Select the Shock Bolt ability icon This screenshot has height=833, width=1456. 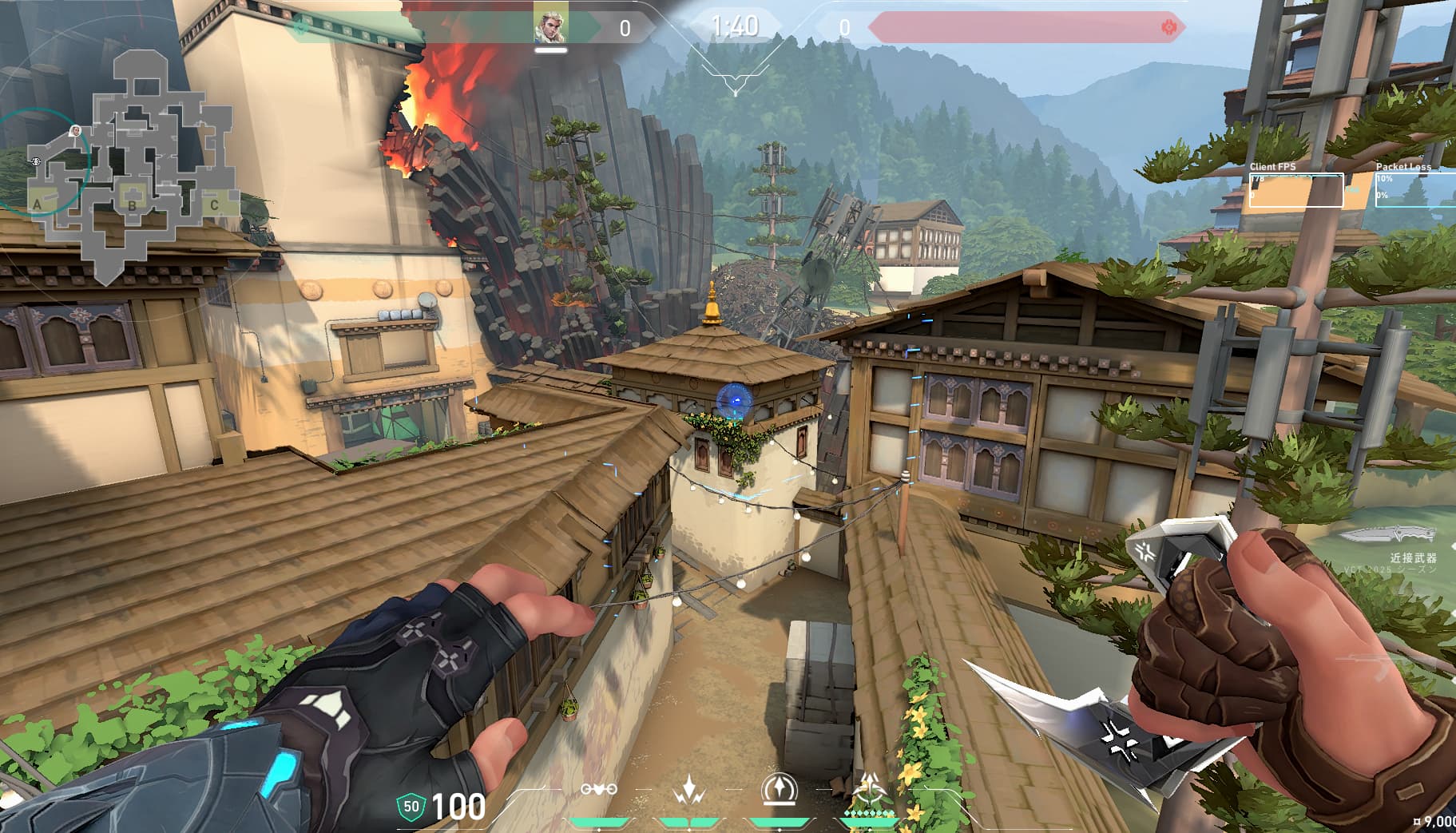688,790
